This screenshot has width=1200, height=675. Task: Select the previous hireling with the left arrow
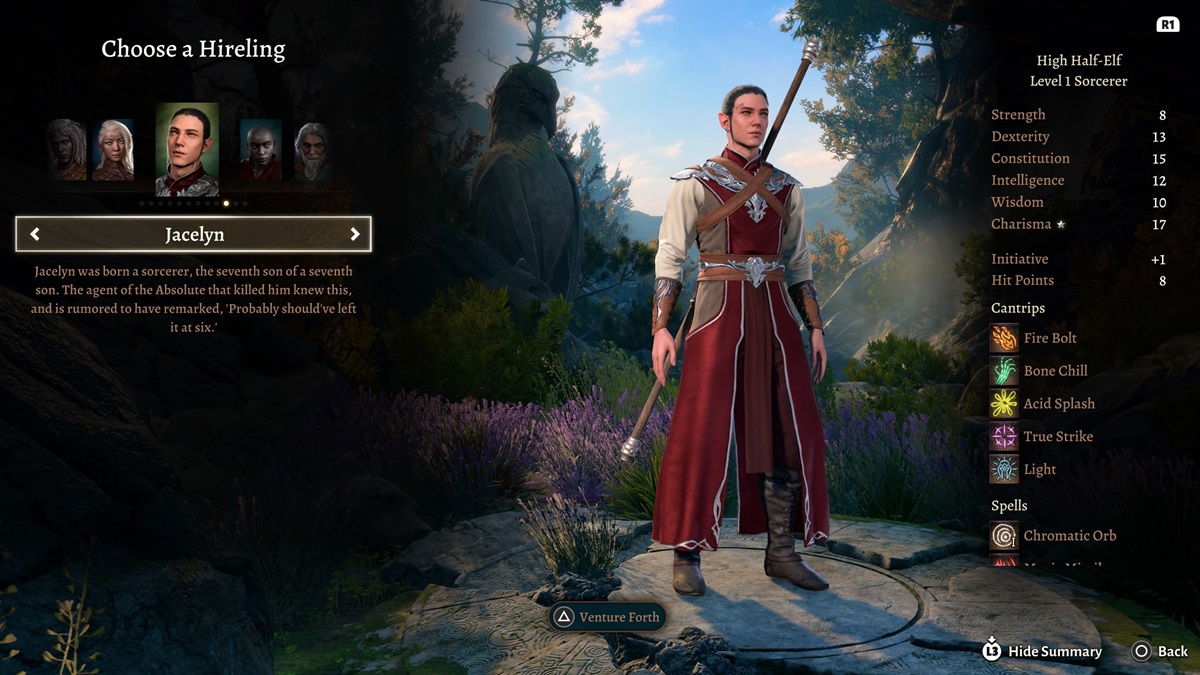pos(36,234)
